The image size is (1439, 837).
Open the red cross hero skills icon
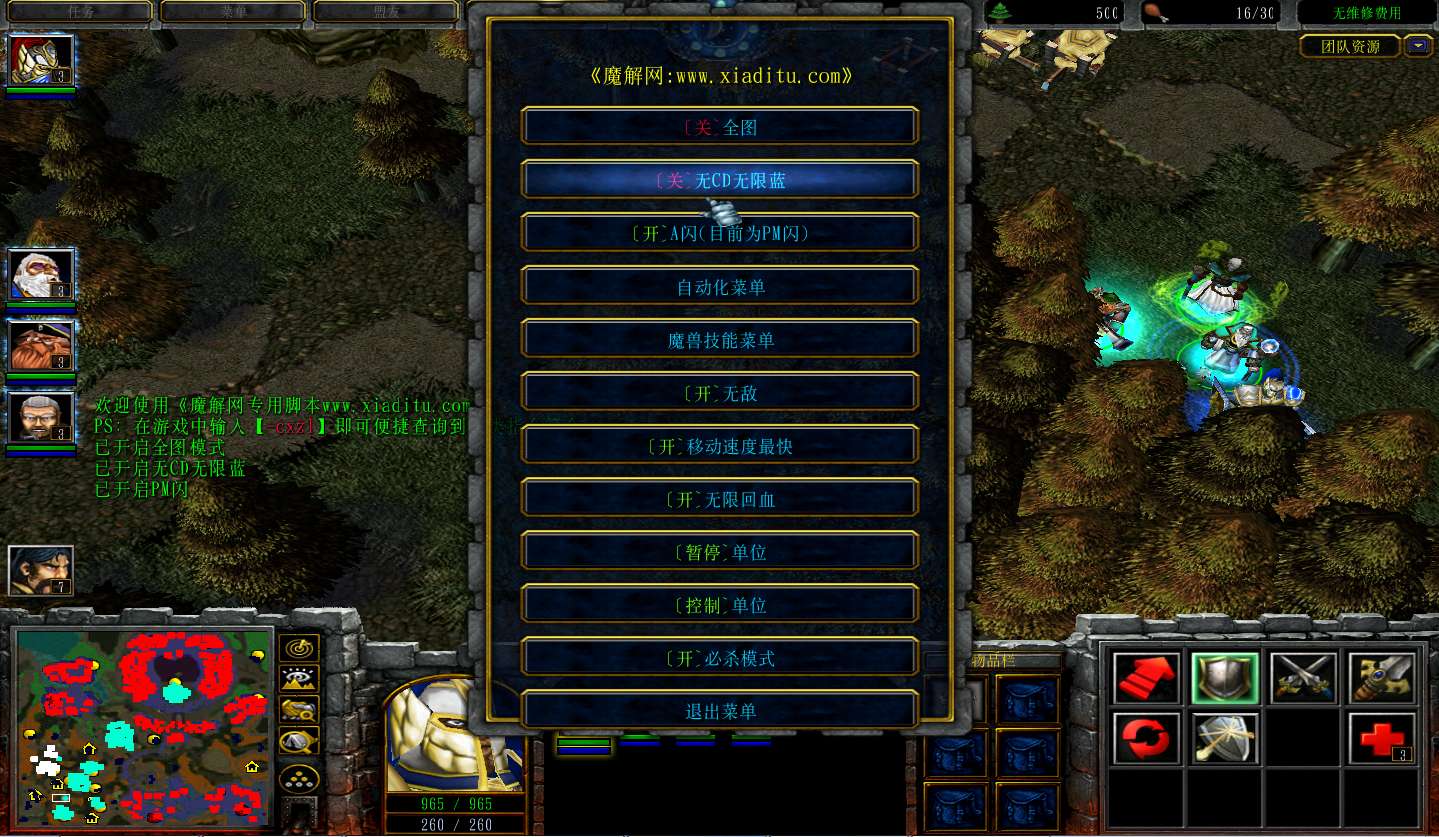tap(1381, 738)
